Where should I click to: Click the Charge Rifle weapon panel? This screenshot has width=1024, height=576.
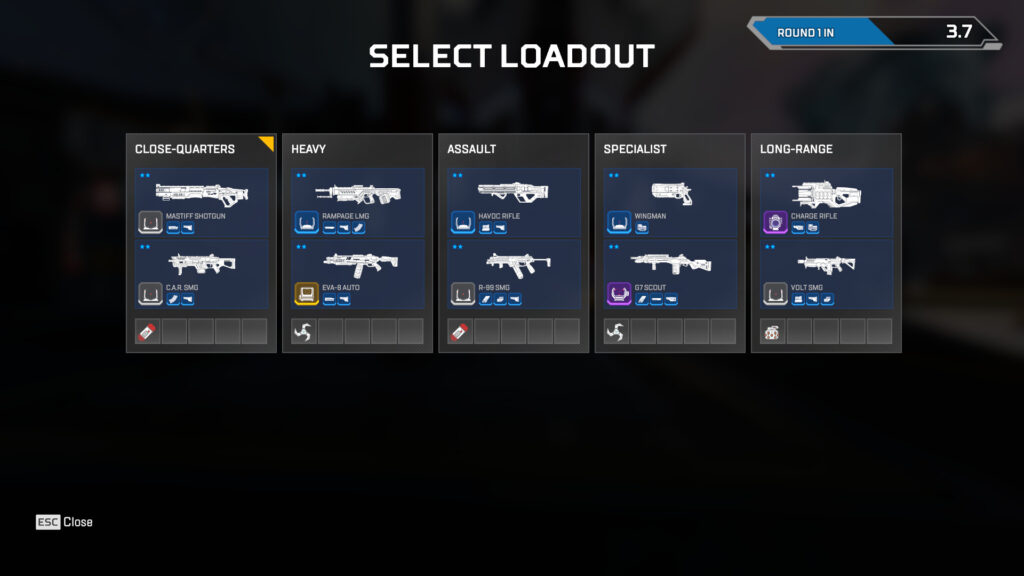826,203
